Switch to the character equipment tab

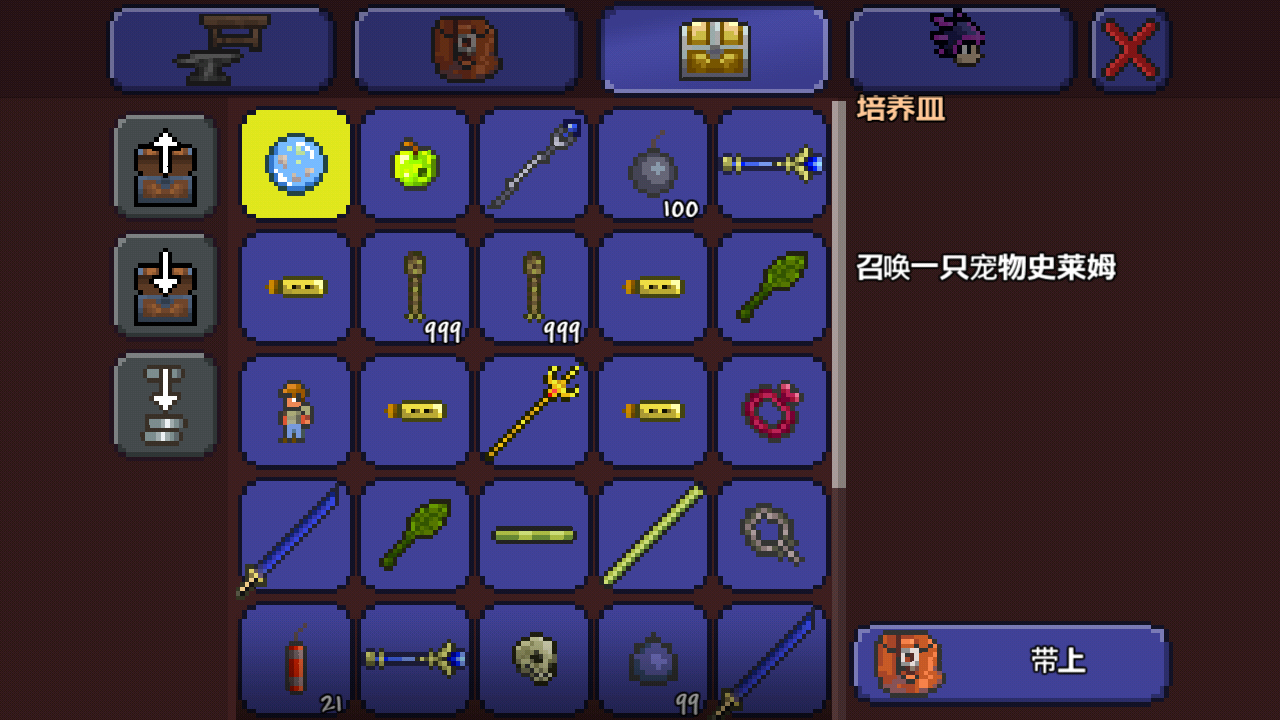(x=960, y=47)
